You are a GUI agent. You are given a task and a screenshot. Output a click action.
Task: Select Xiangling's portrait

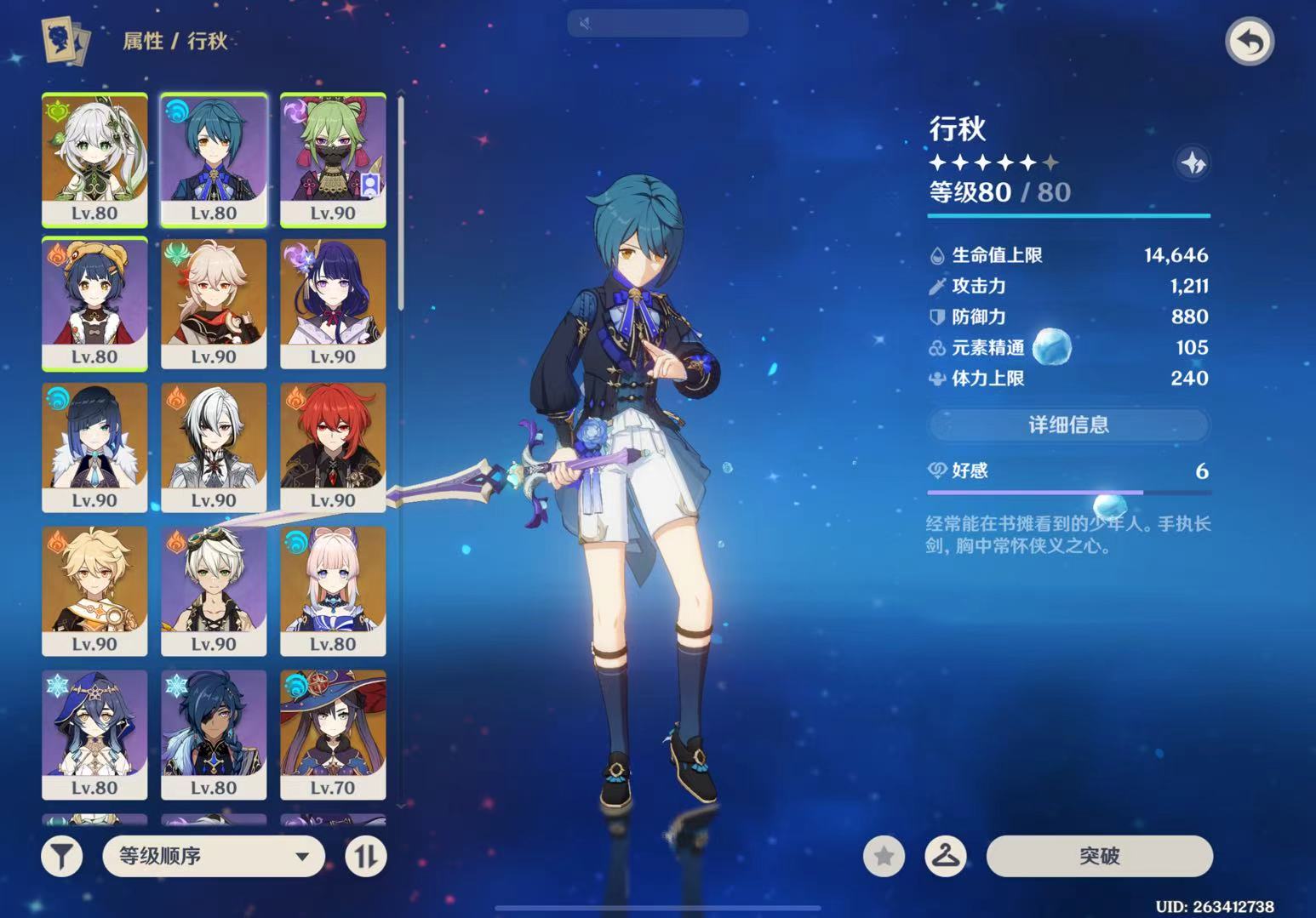pos(94,303)
